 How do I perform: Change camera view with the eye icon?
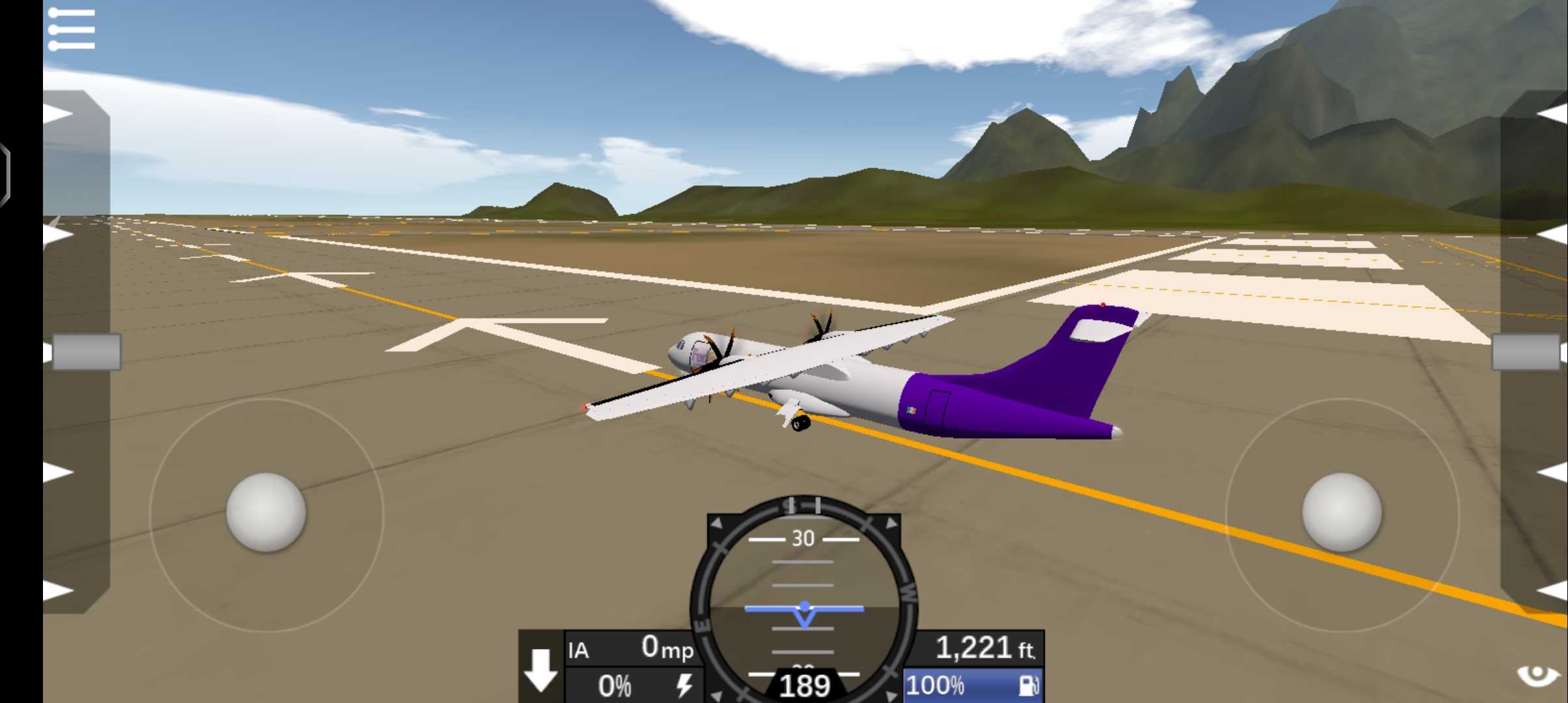pos(1537,676)
